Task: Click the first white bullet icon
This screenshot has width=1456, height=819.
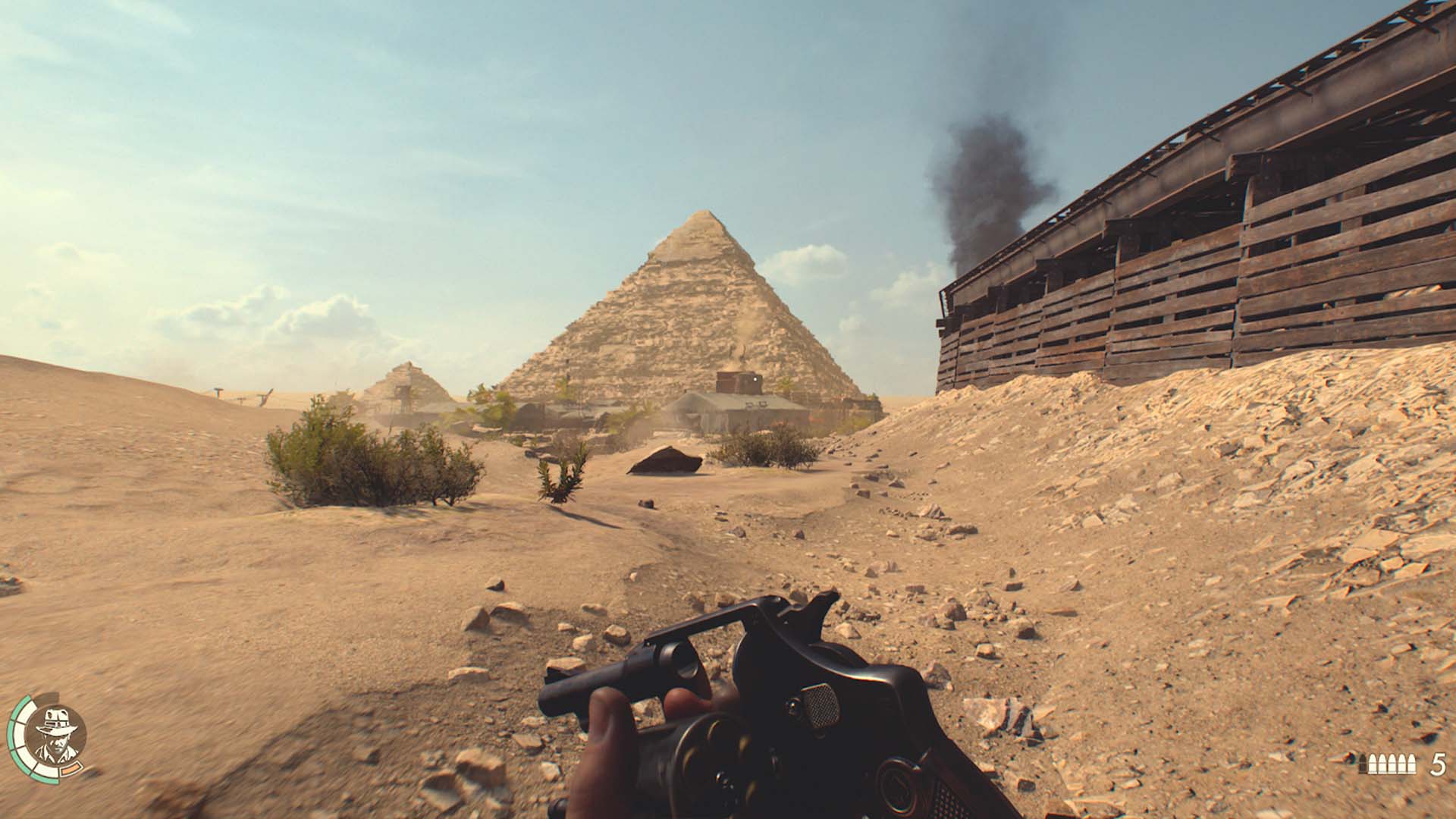Action: (1373, 762)
